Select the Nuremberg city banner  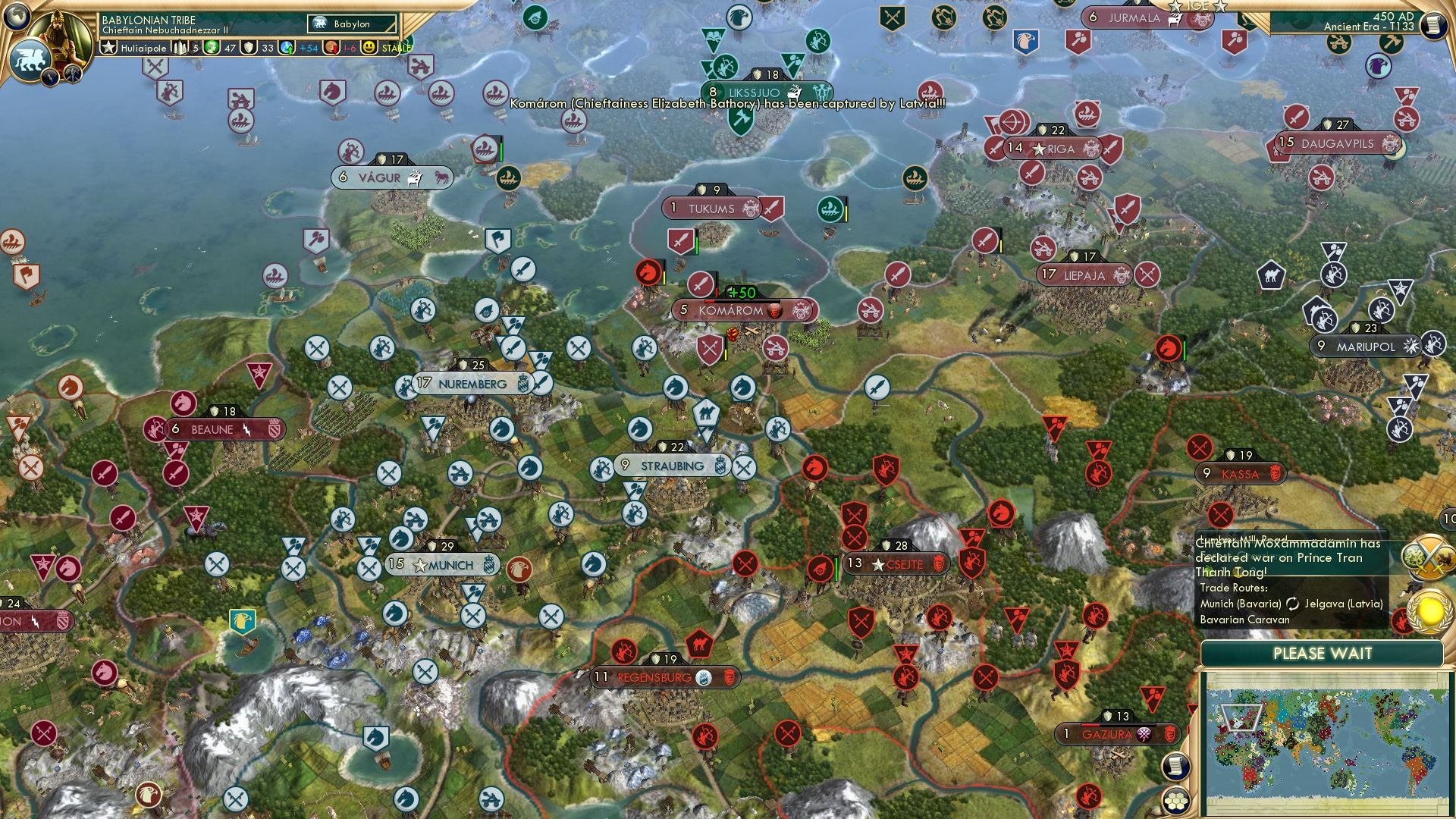coord(472,384)
